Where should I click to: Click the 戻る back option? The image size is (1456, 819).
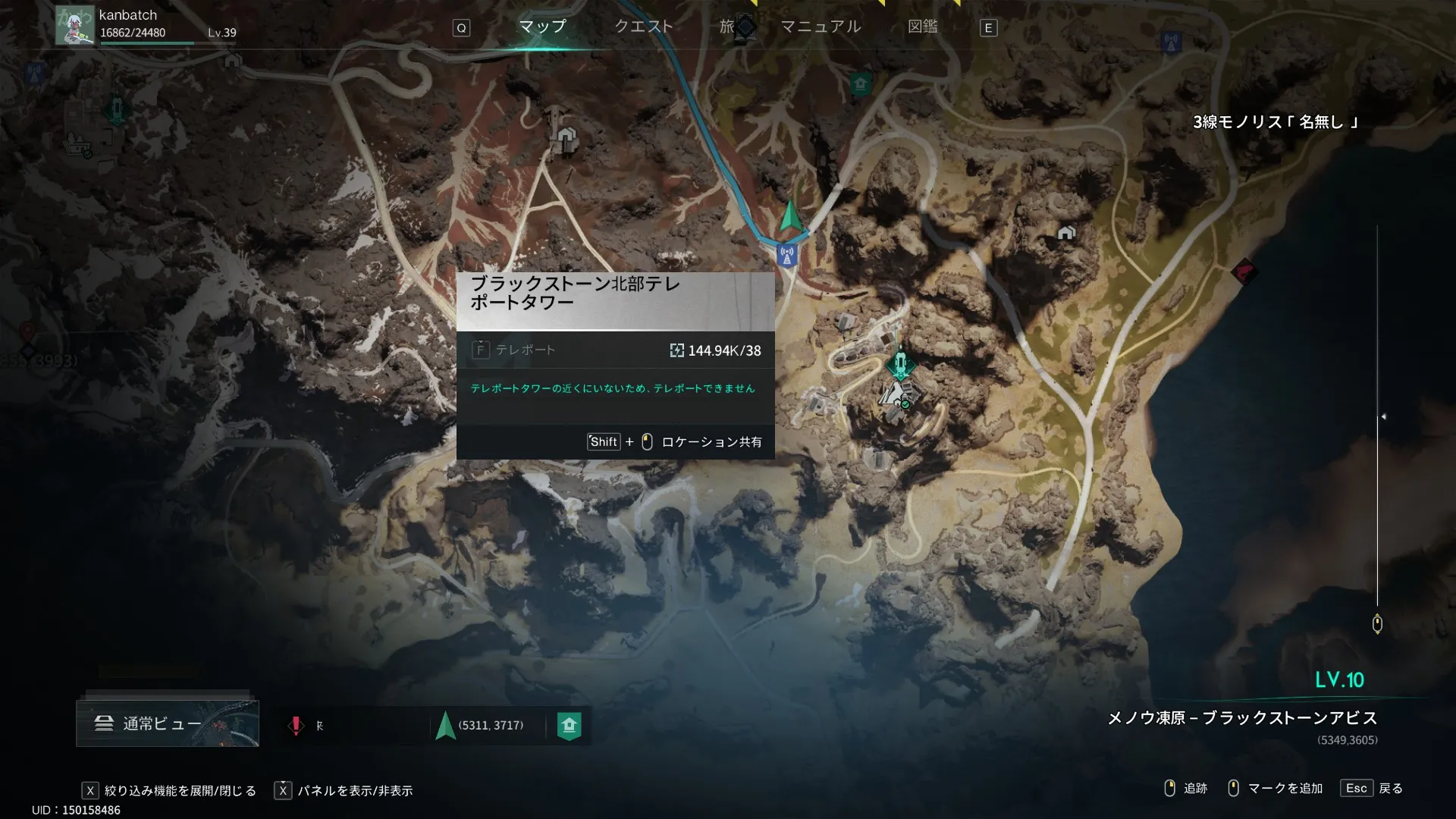tap(1390, 789)
